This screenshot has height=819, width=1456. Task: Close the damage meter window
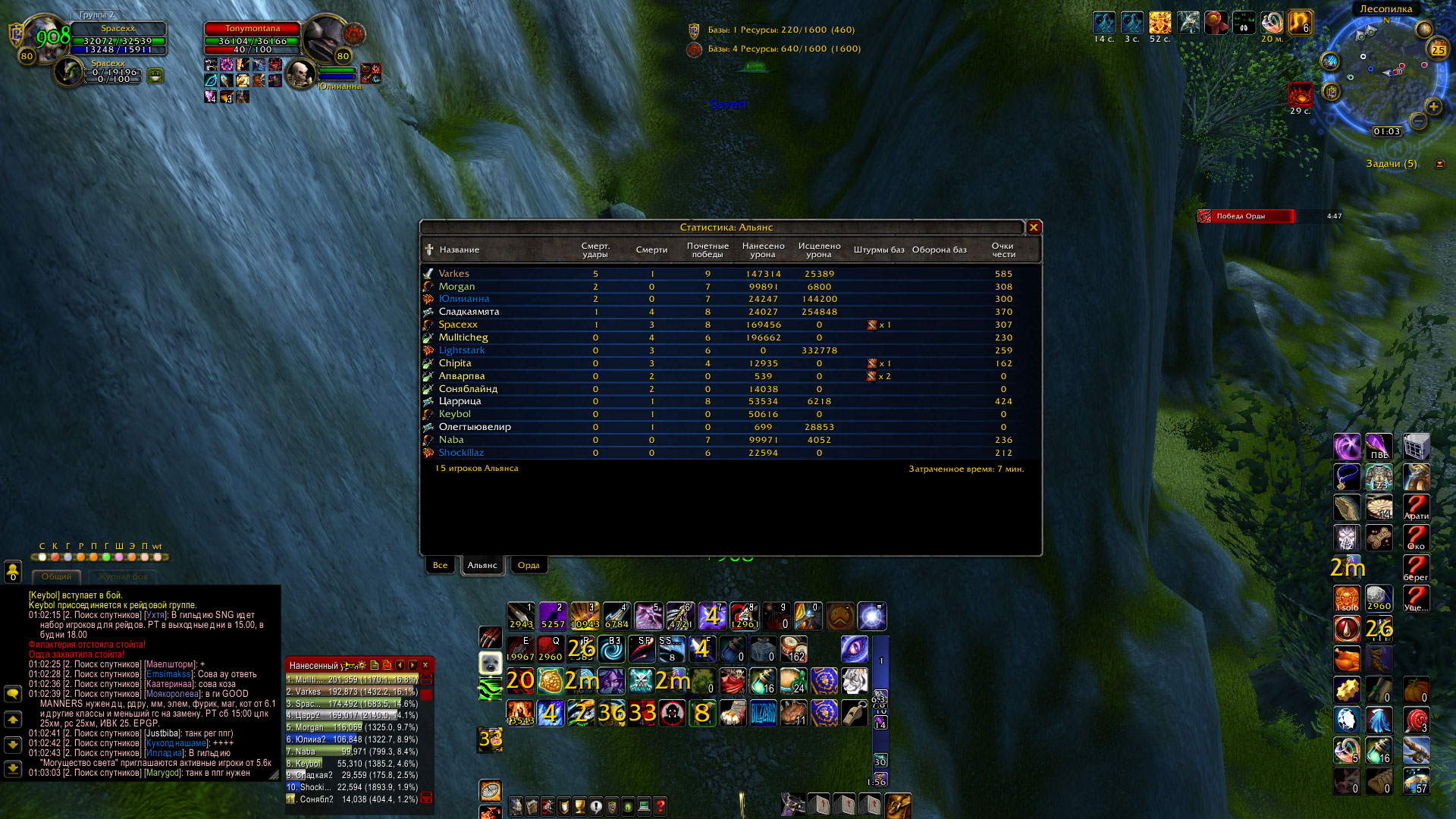pyautogui.click(x=425, y=665)
